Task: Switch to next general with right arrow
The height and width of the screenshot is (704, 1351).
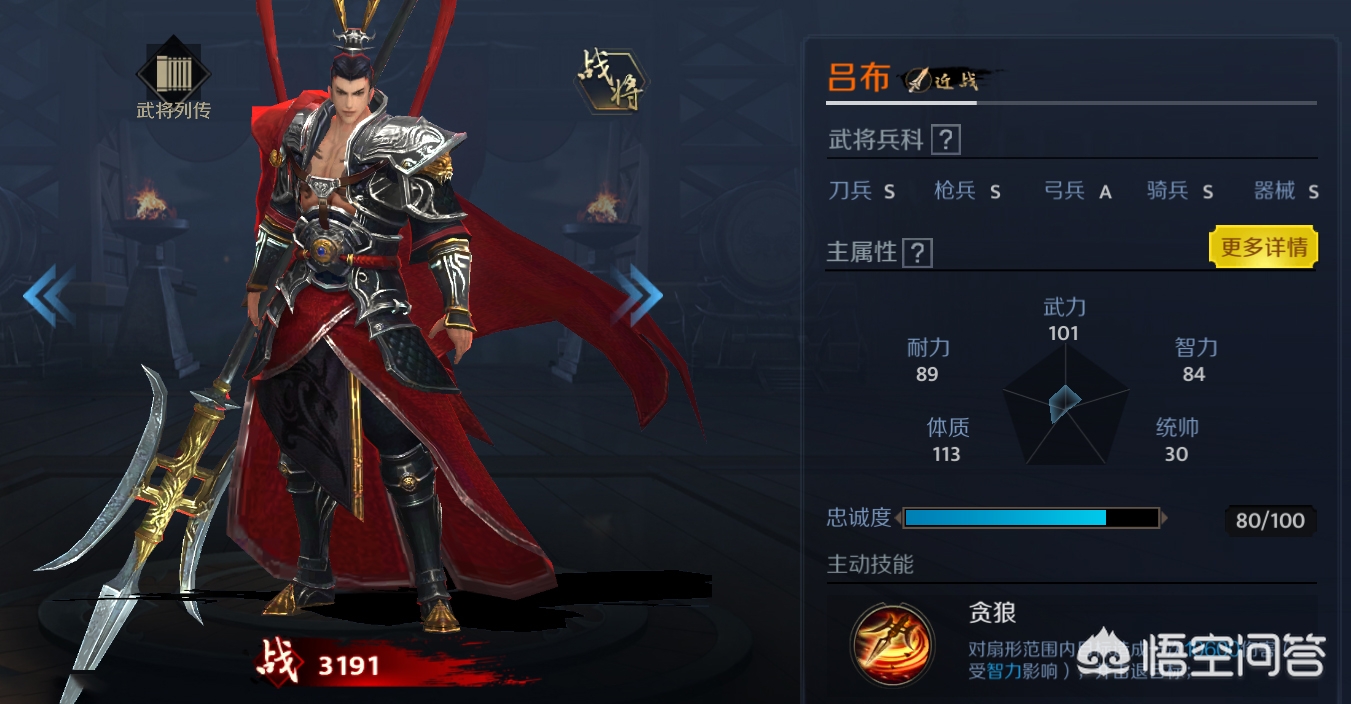Action: coord(638,295)
